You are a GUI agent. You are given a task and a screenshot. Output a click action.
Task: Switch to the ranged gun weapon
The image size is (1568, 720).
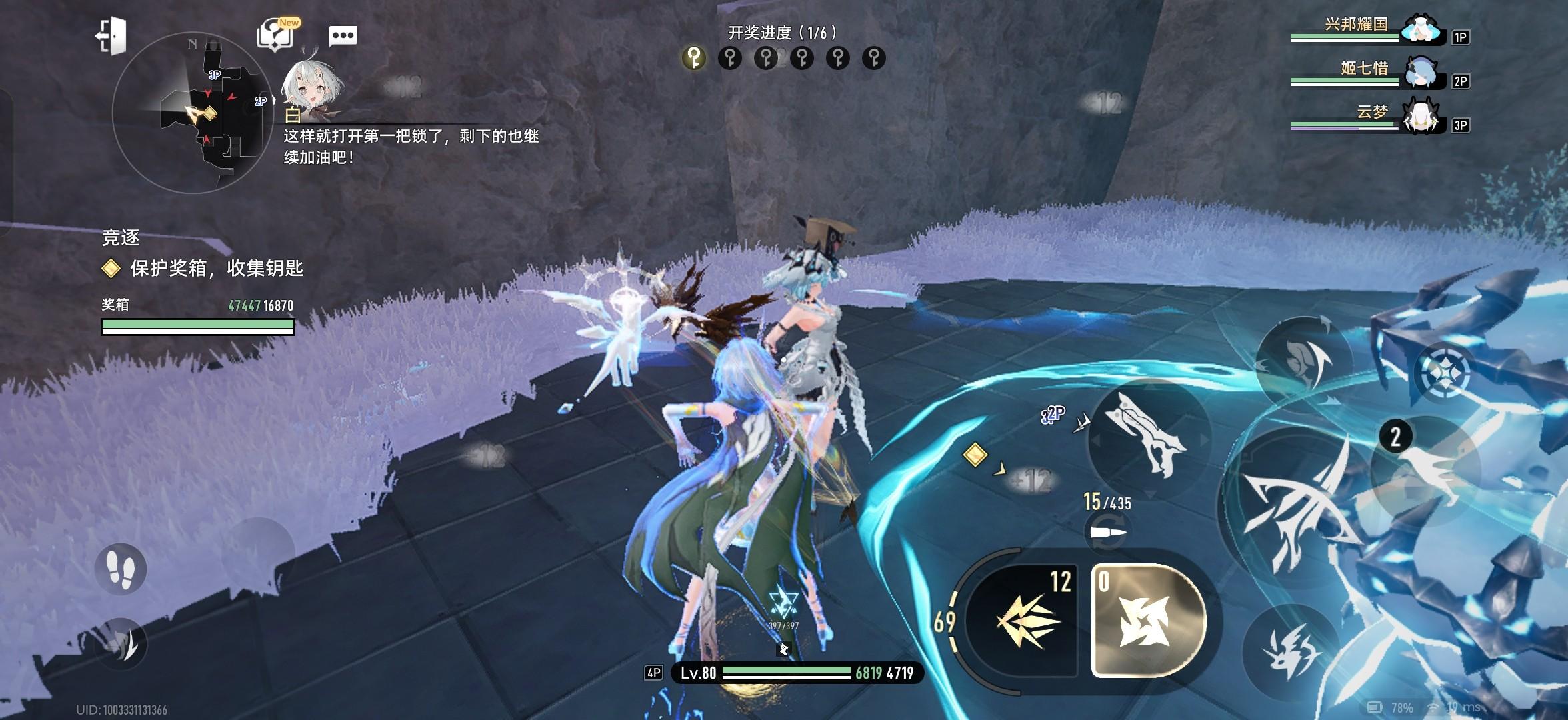(1148, 433)
